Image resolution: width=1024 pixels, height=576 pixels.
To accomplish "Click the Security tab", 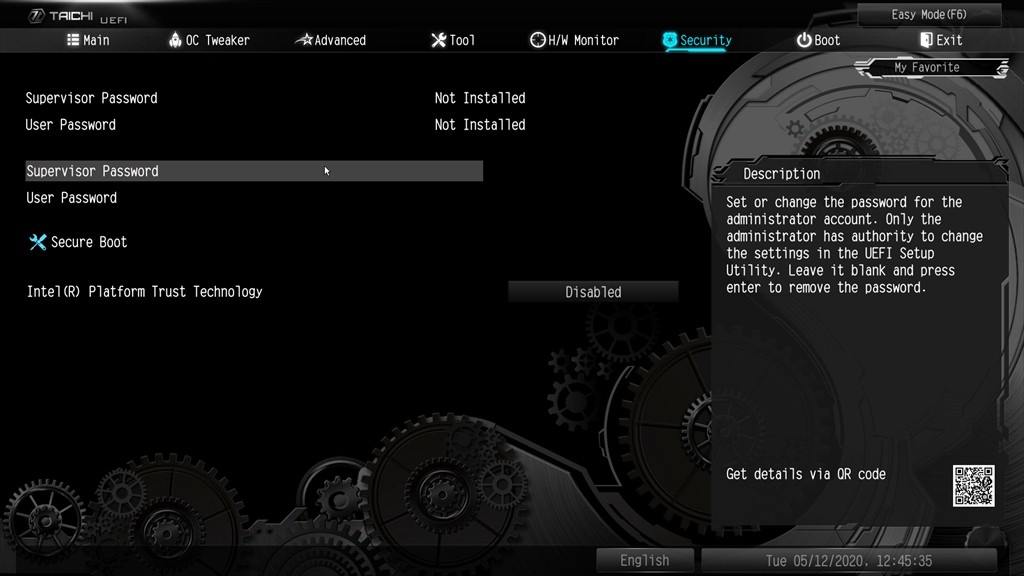I will (697, 40).
